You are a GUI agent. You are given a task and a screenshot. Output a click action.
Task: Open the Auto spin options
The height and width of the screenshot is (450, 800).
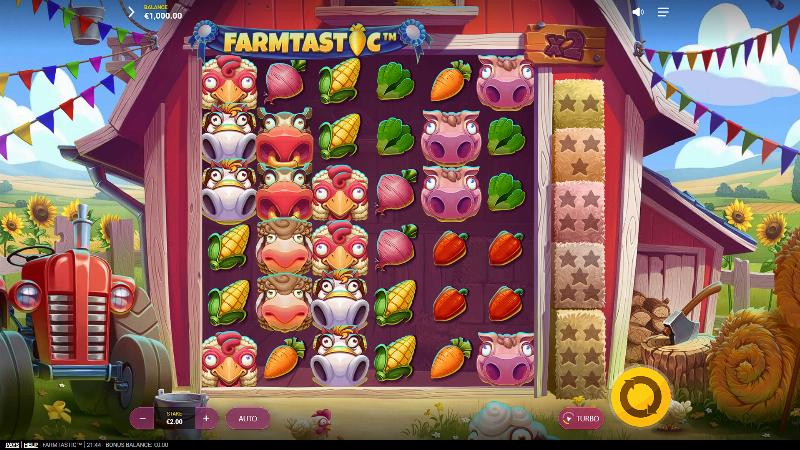[x=247, y=418]
